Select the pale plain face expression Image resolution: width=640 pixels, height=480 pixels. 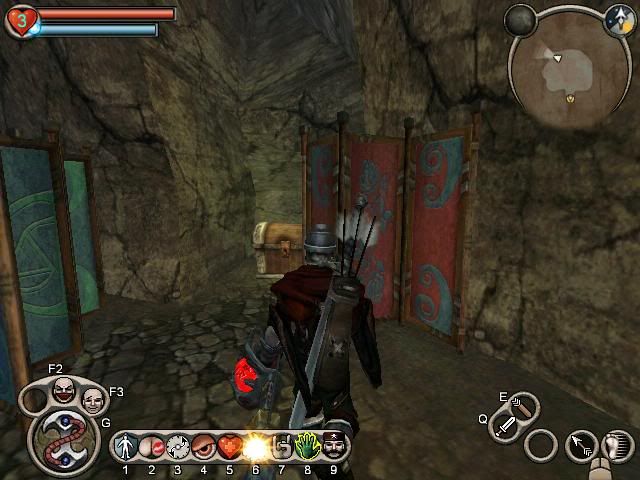tap(92, 400)
